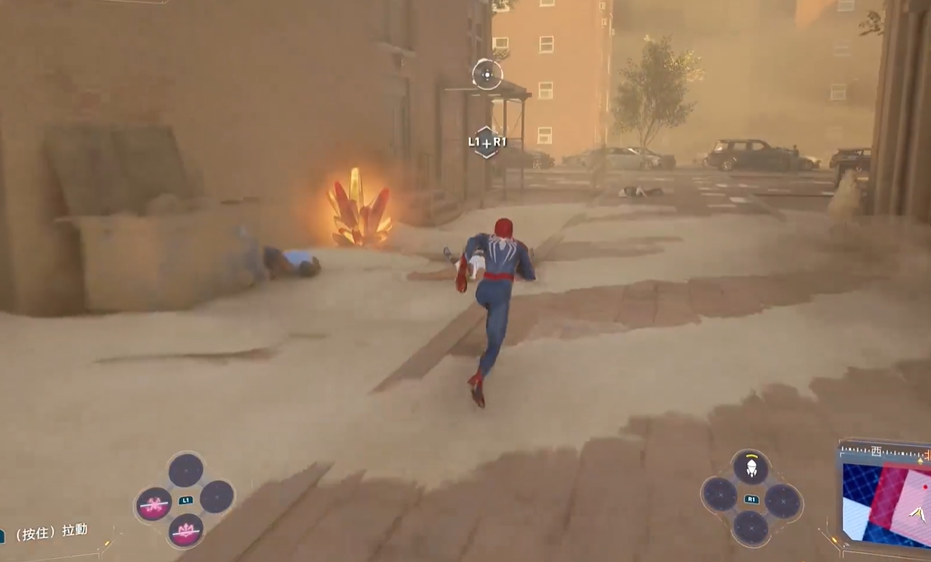
Task: Click the compass strip above the minimap
Action: coord(886,451)
